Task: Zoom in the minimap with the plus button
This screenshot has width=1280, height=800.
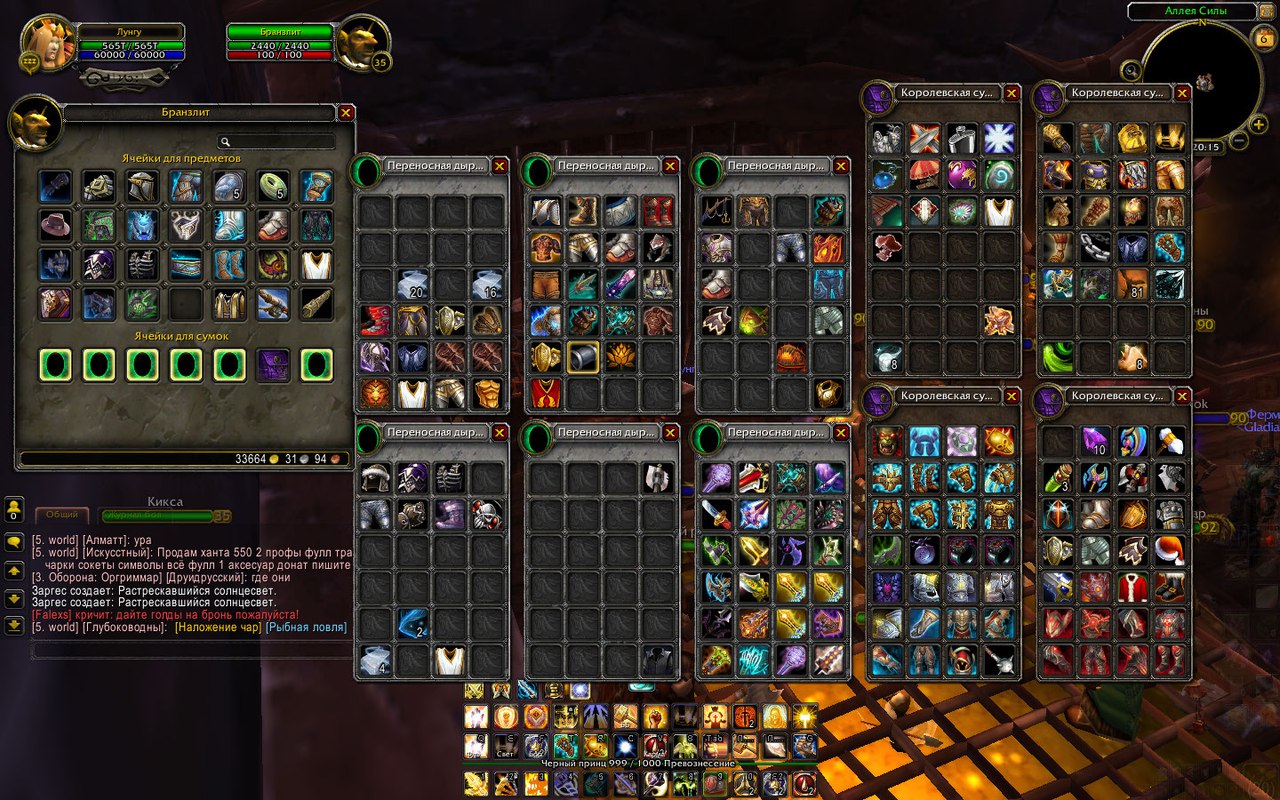Action: (1258, 124)
